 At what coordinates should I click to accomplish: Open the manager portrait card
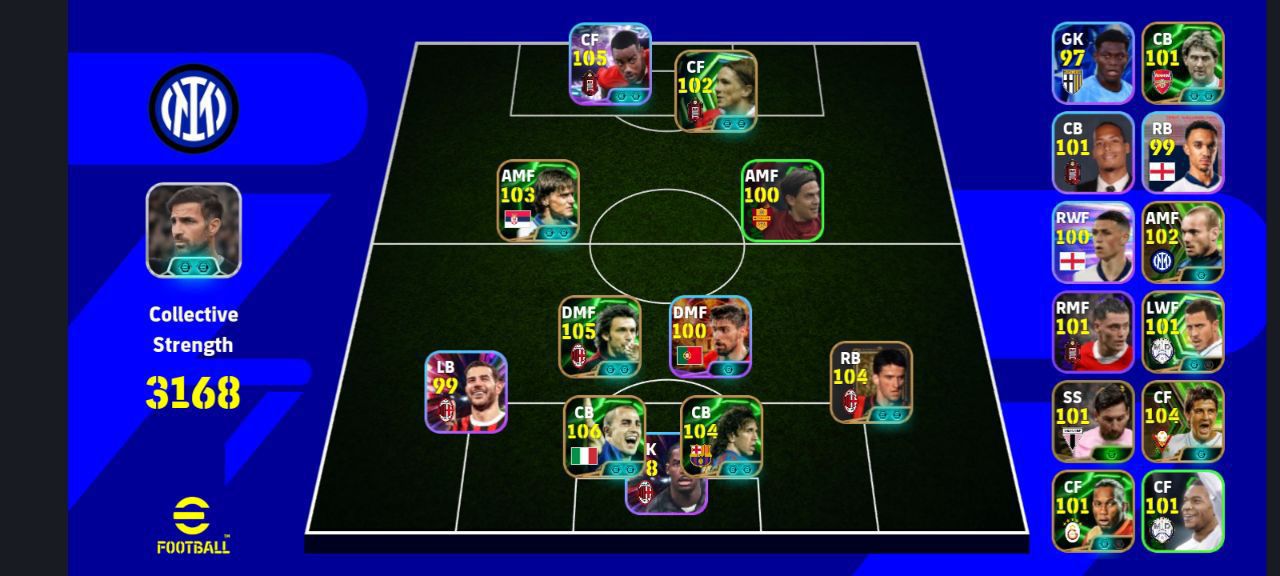pos(194,230)
